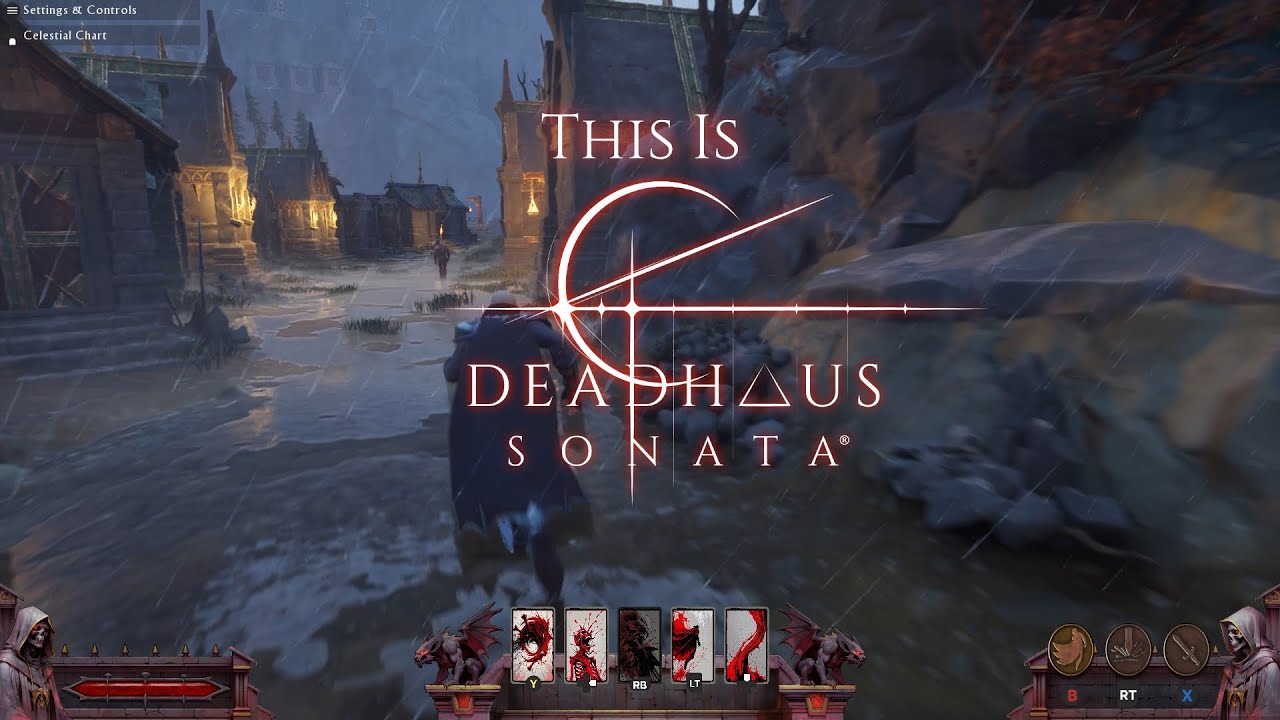The image size is (1280, 720).
Task: Select the red caped figure card
Action: point(692,644)
